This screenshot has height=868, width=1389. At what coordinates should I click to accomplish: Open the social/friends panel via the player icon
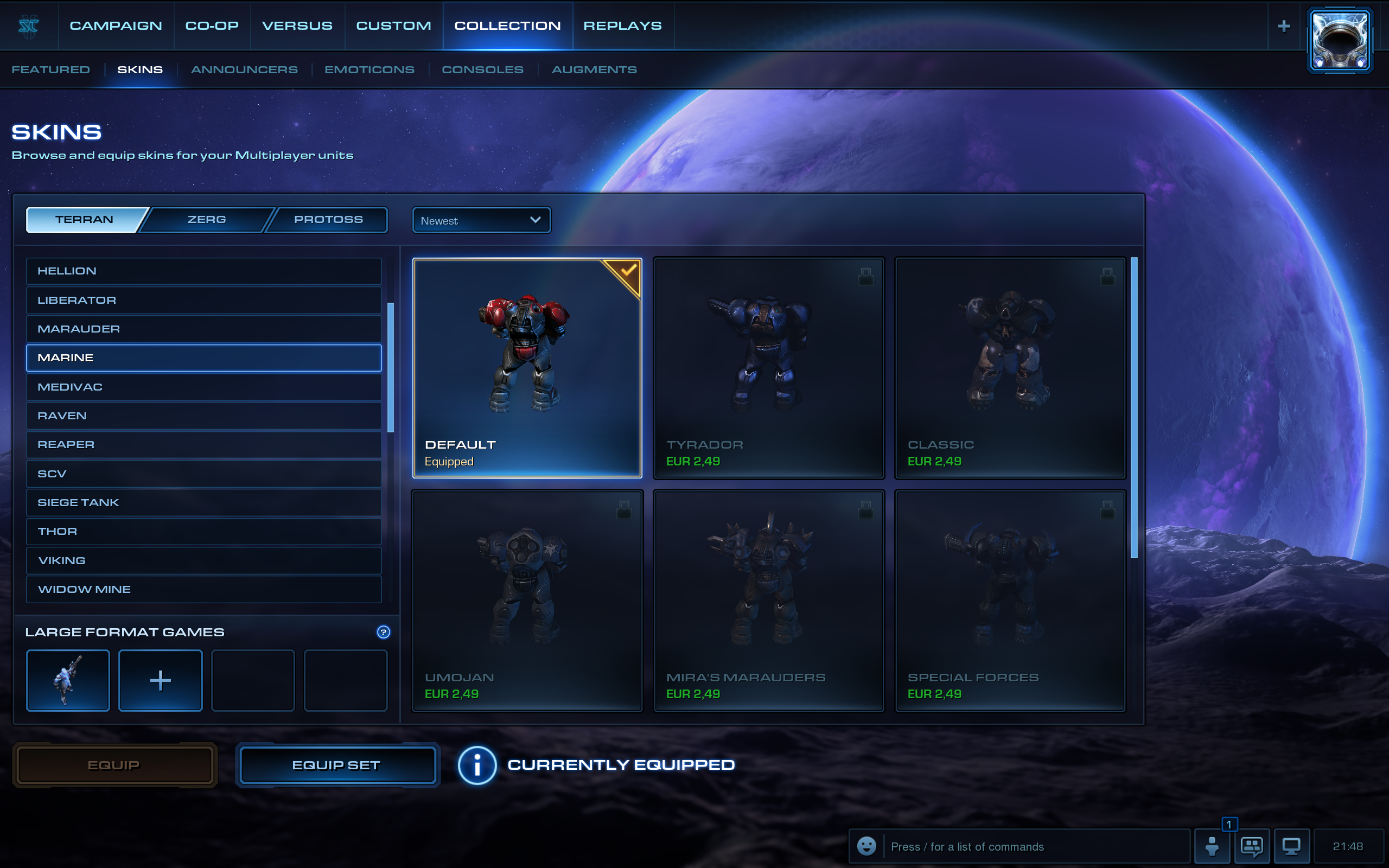click(1213, 846)
